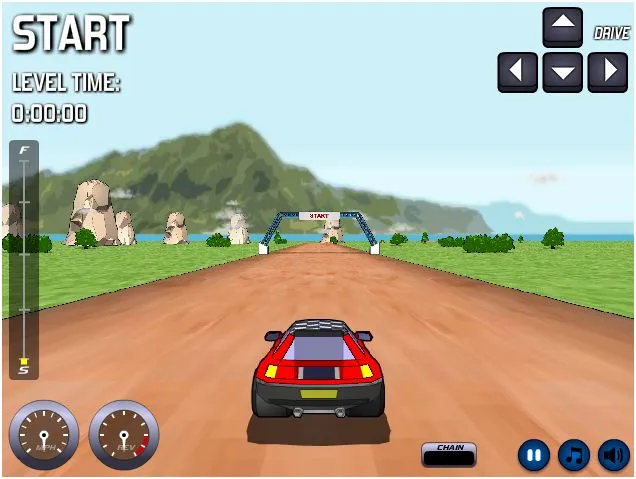The image size is (636, 479).
Task: Click the right arrow drive button
Action: pyautogui.click(x=607, y=72)
